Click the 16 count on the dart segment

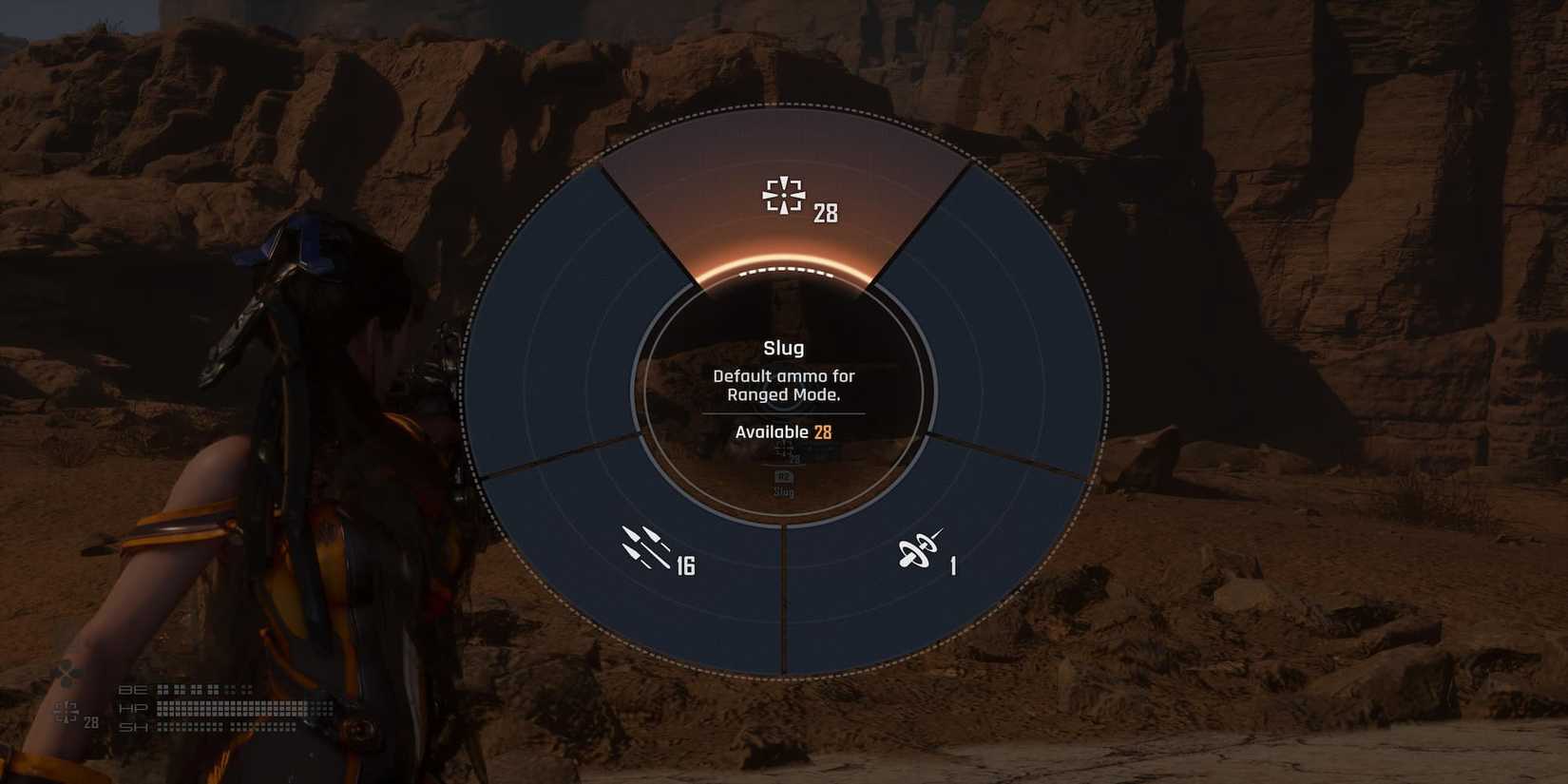(x=687, y=566)
